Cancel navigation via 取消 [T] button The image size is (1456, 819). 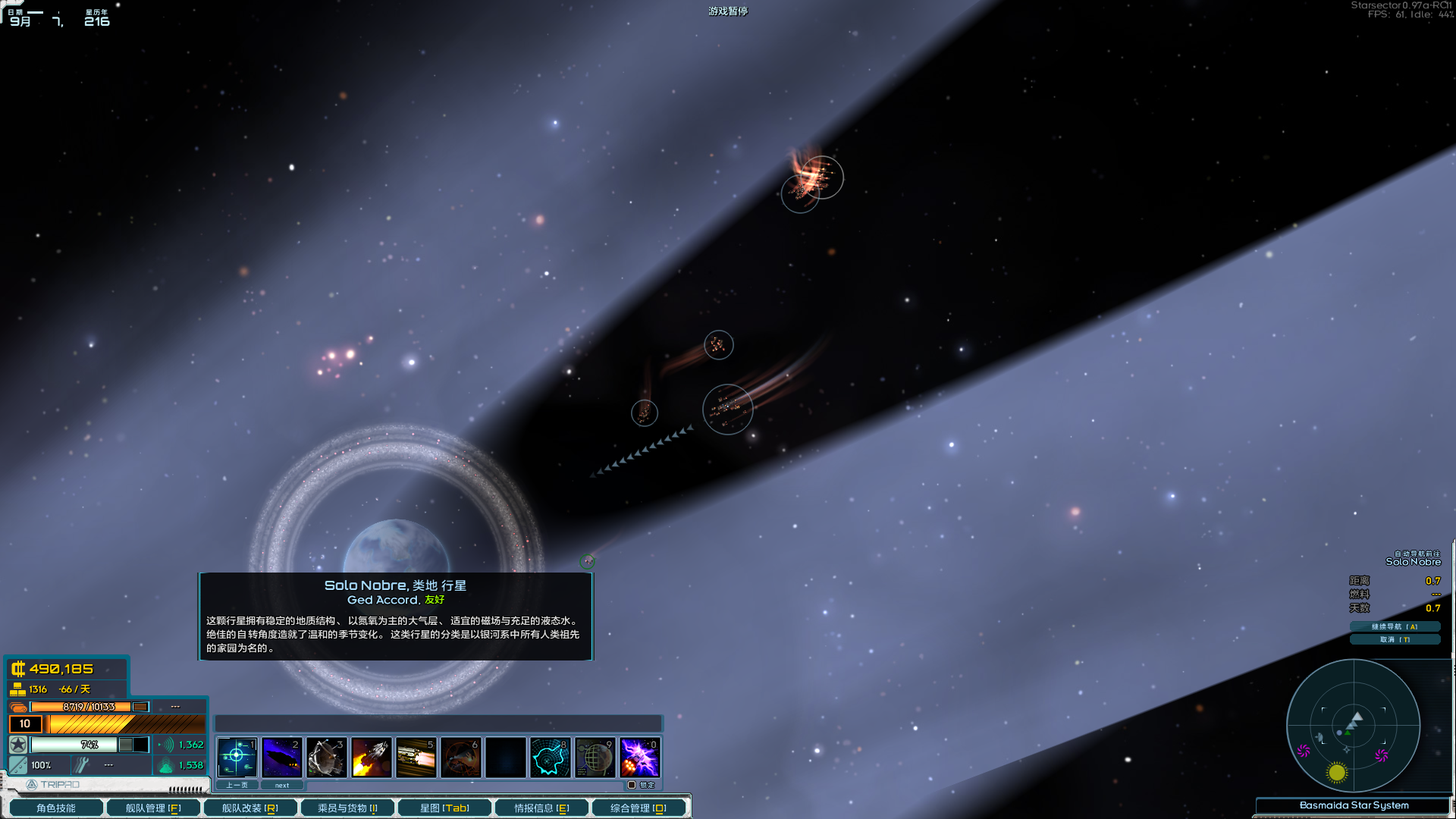click(1396, 639)
